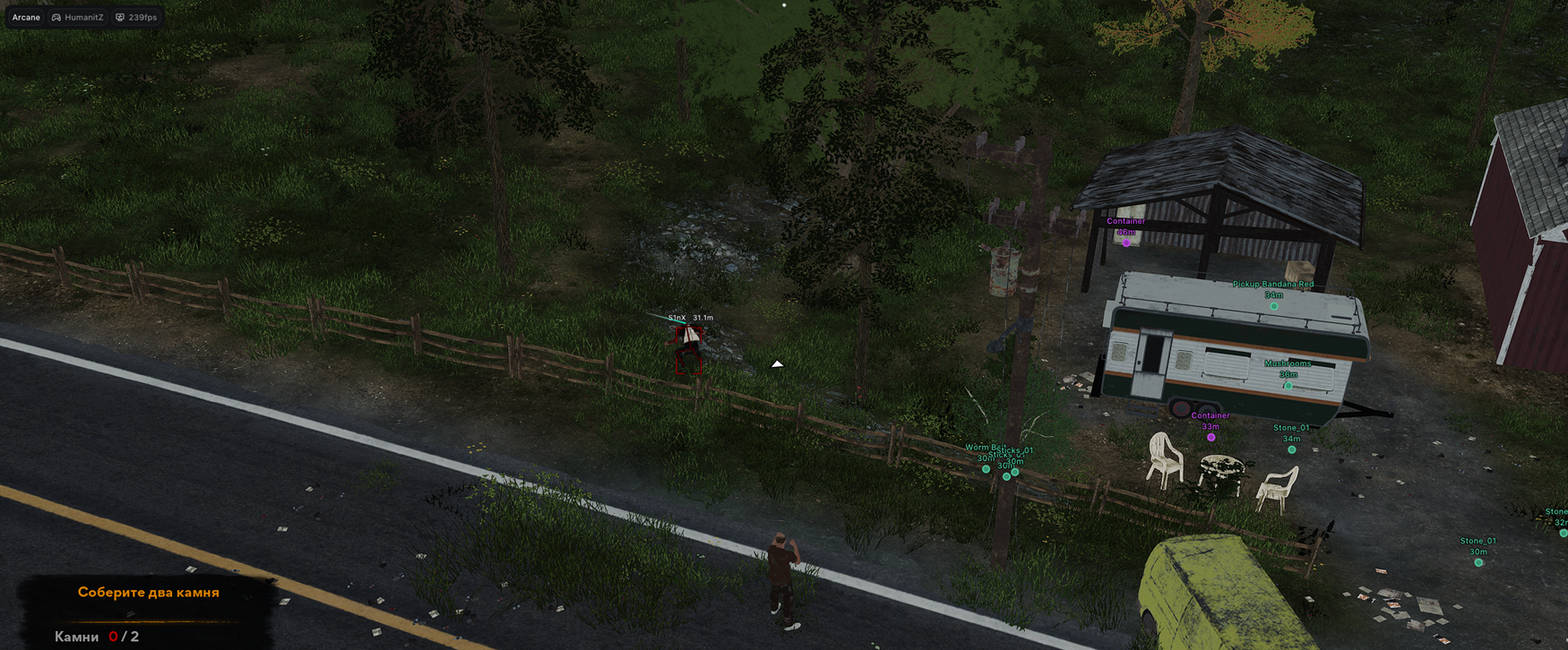Toggle the Arcane overlay menu
The height and width of the screenshot is (650, 1568).
(25, 16)
